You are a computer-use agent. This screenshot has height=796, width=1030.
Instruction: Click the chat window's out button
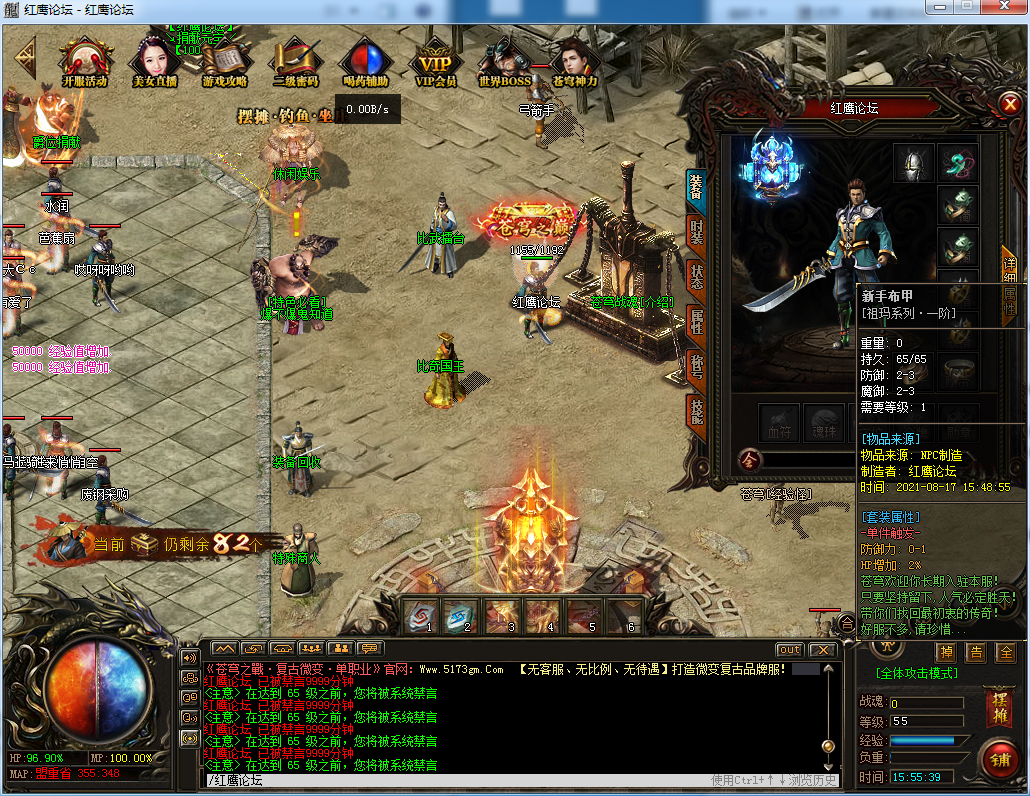(790, 650)
